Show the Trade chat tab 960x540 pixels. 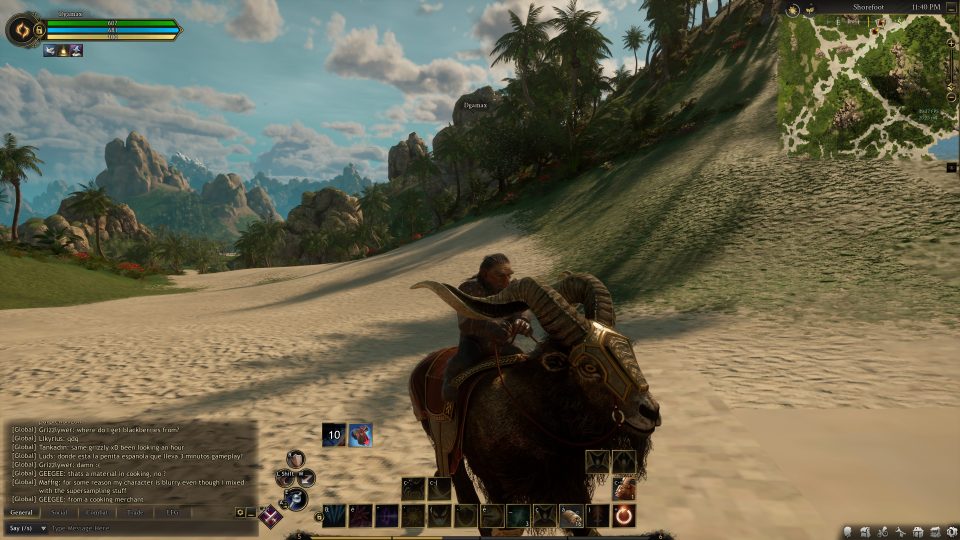point(135,512)
